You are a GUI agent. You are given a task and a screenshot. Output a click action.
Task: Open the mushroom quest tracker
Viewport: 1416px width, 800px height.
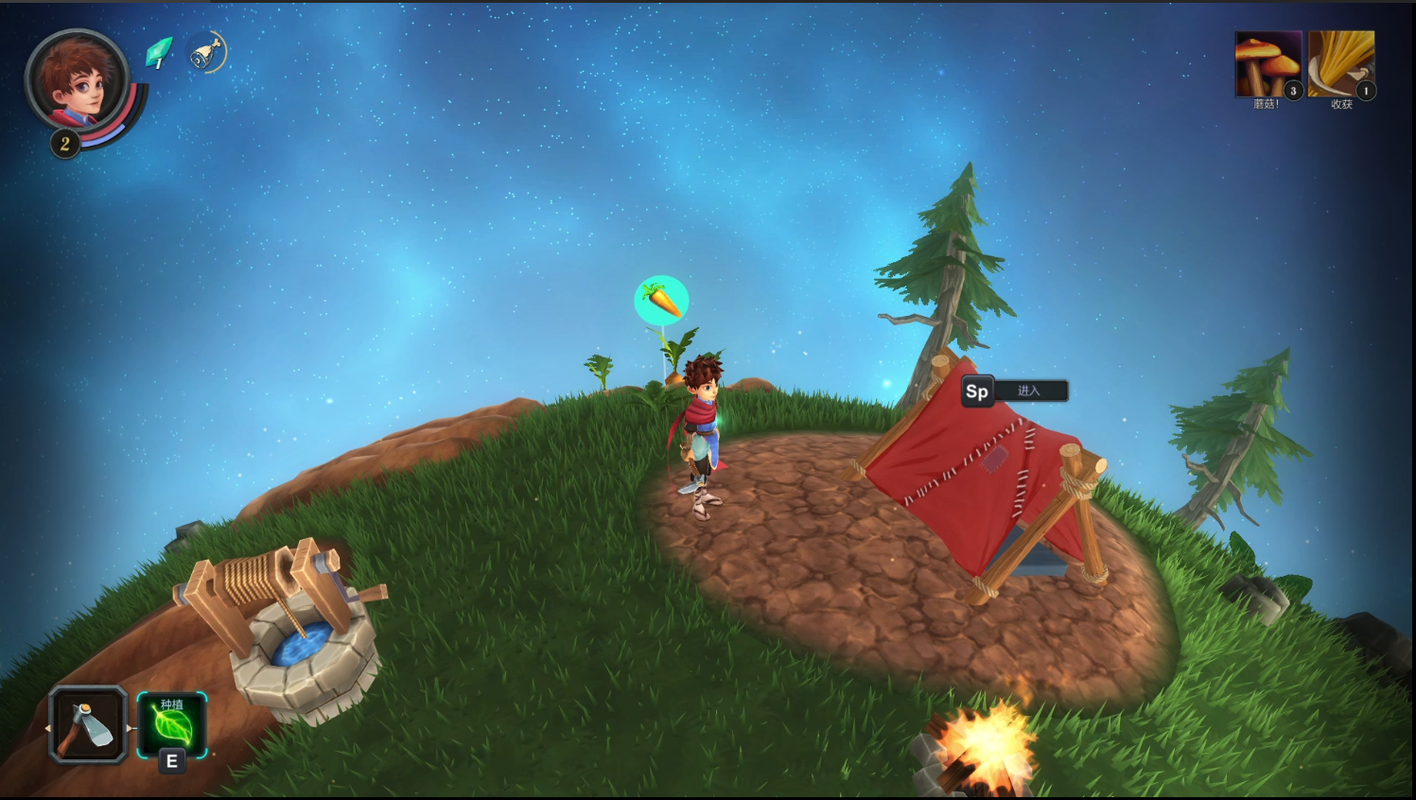[x=1268, y=64]
